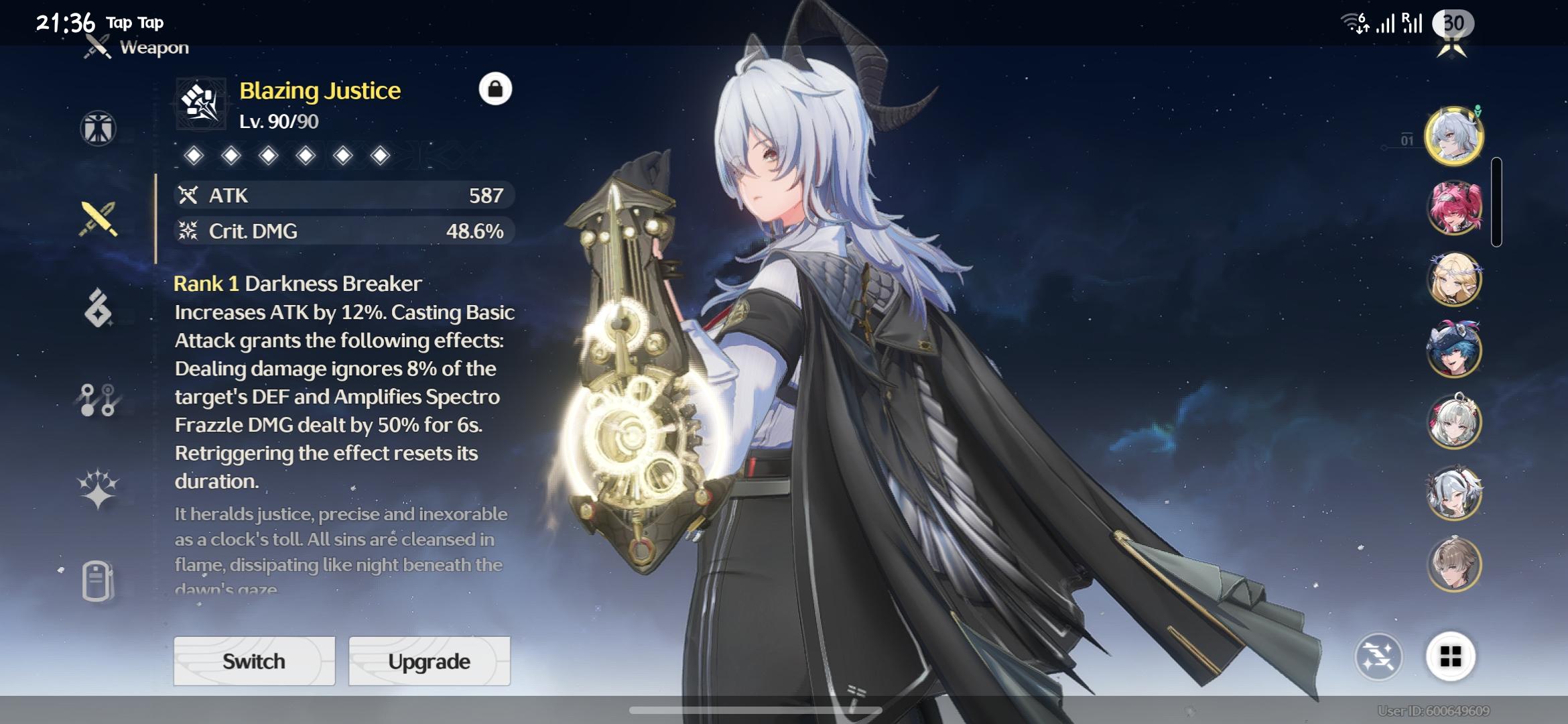The height and width of the screenshot is (724, 1568).
Task: Switch the equipped Blazing Justice weapon
Action: [x=254, y=661]
